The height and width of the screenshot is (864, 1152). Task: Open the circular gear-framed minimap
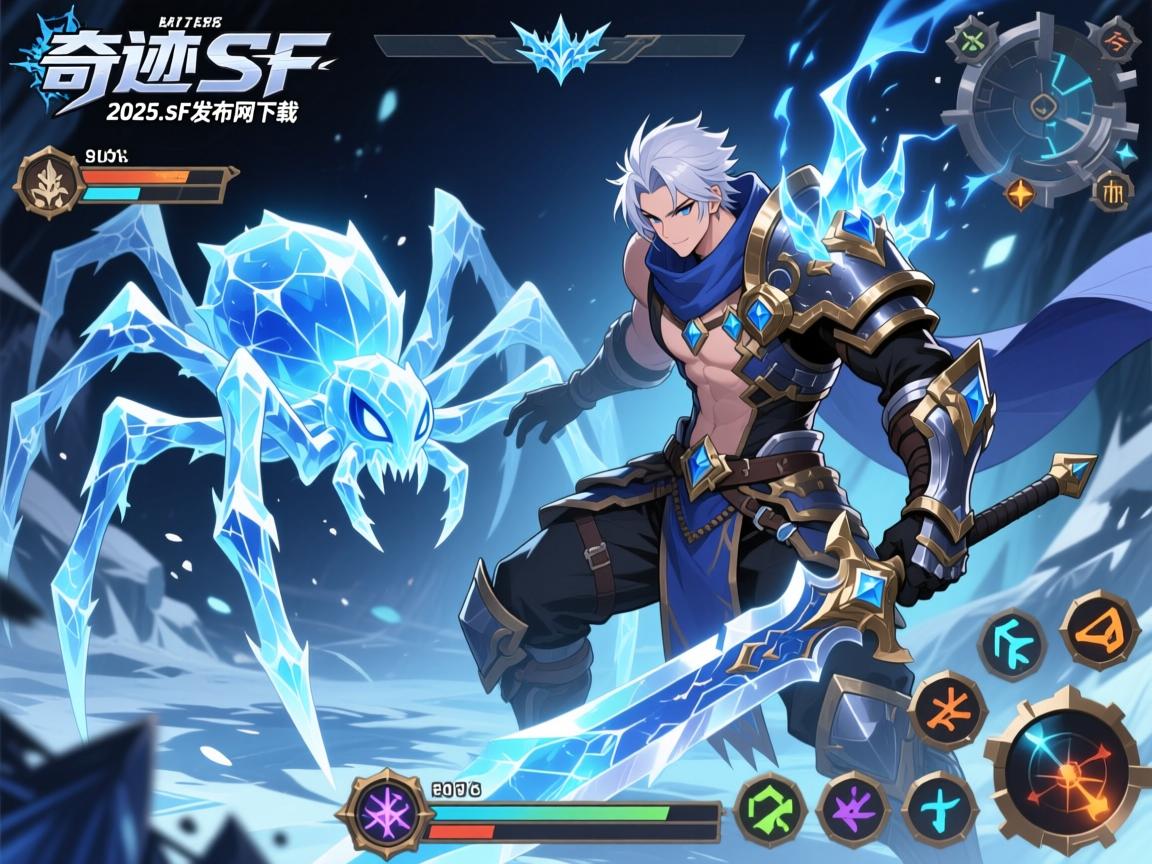pos(1044,107)
